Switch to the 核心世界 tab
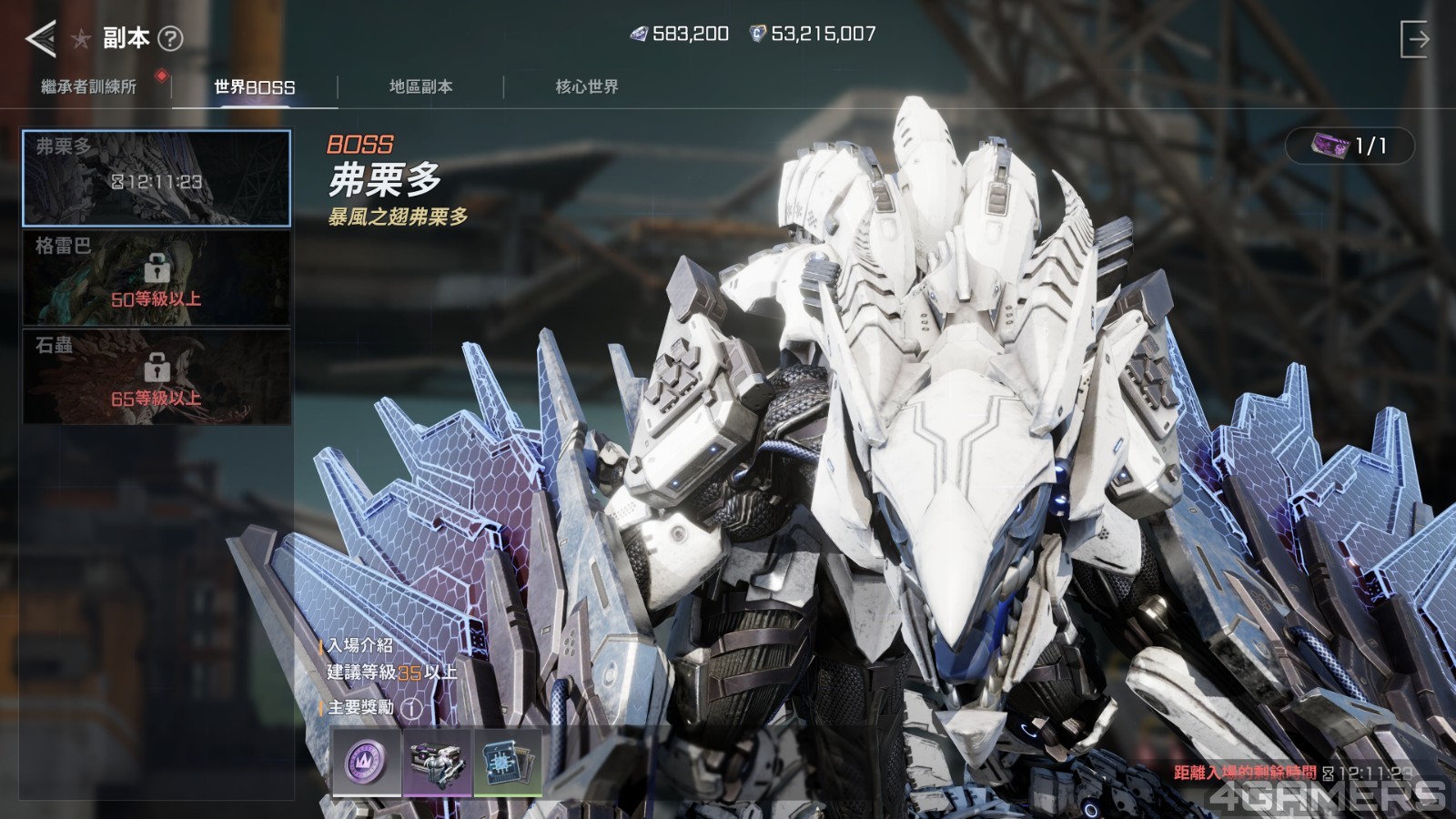This screenshot has width=1456, height=819. (587, 86)
